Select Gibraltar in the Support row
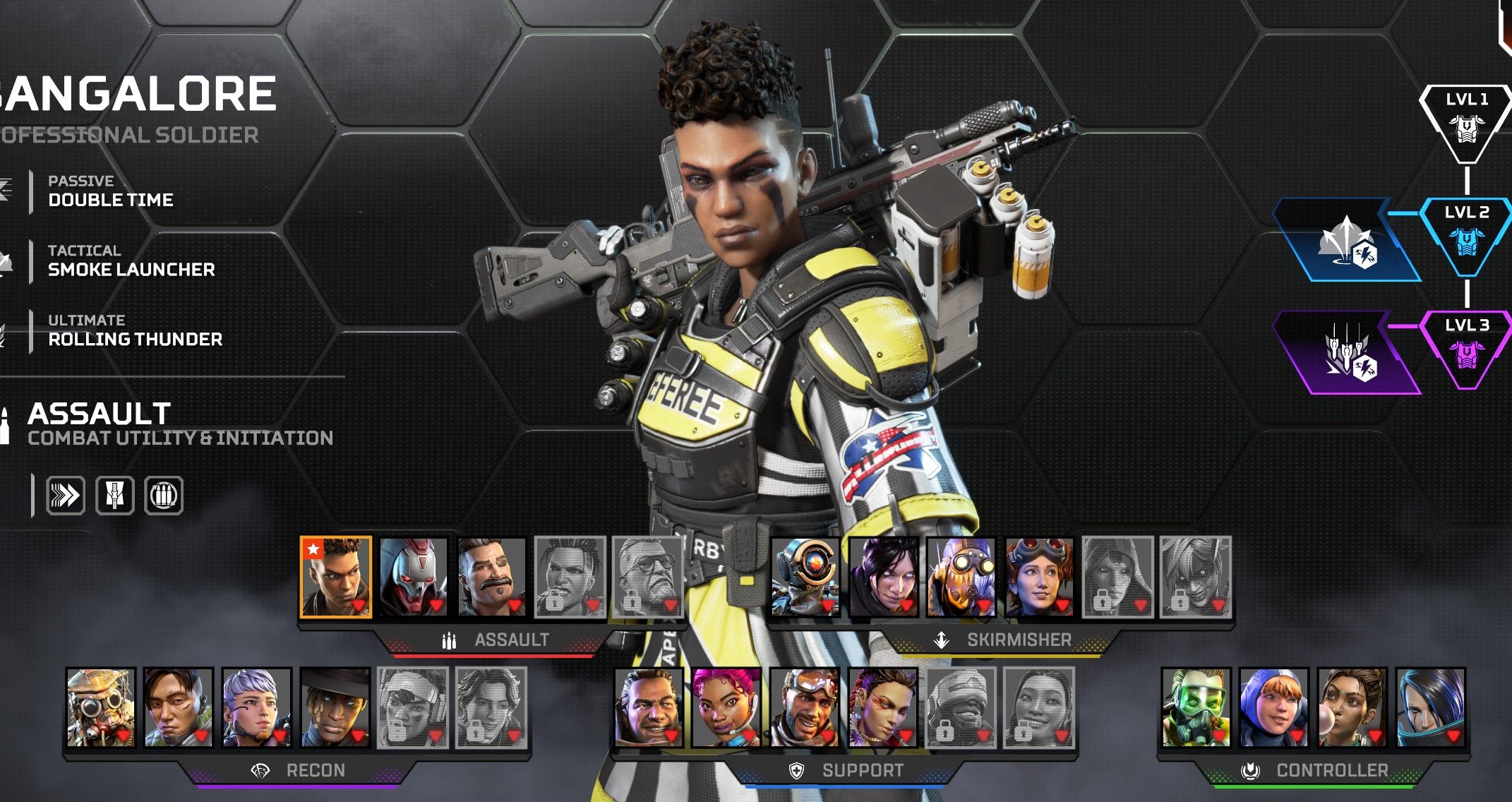The image size is (1512, 802). pos(649,707)
